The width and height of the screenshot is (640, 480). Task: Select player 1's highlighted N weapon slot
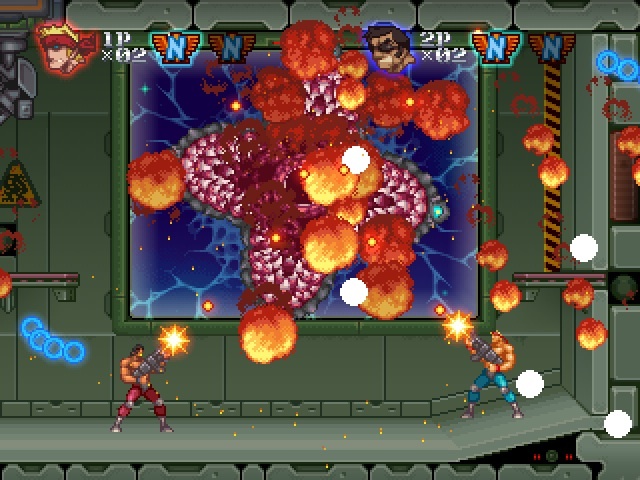[174, 46]
